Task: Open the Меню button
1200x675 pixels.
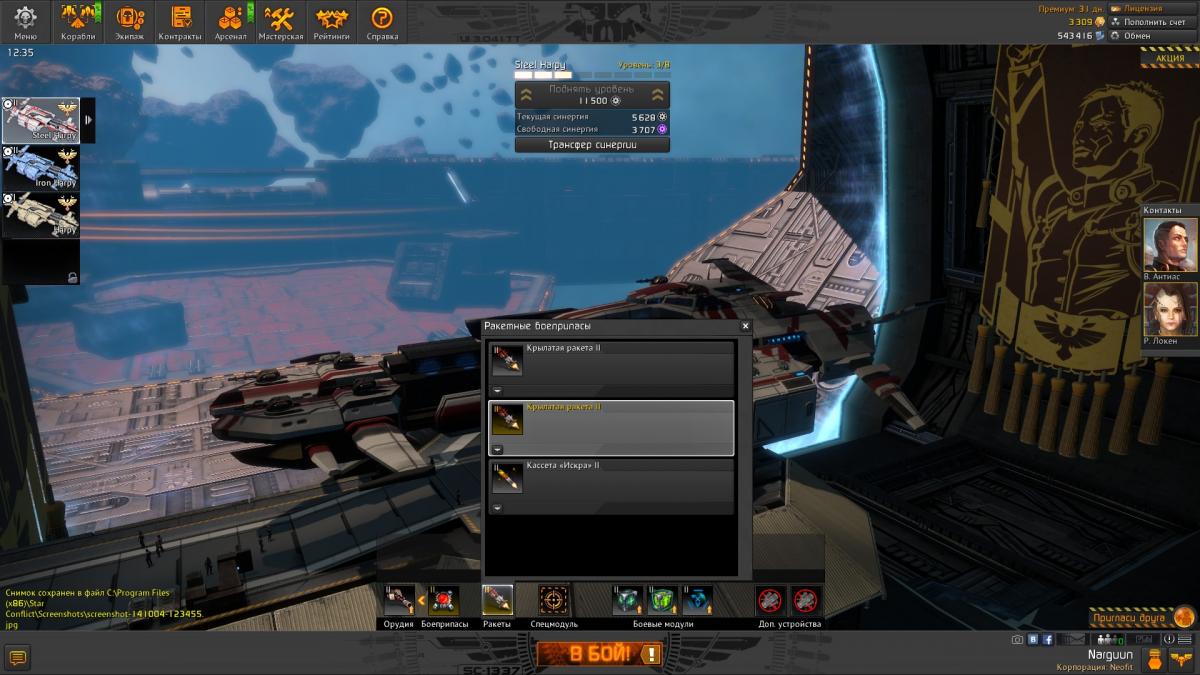Action: coord(25,22)
